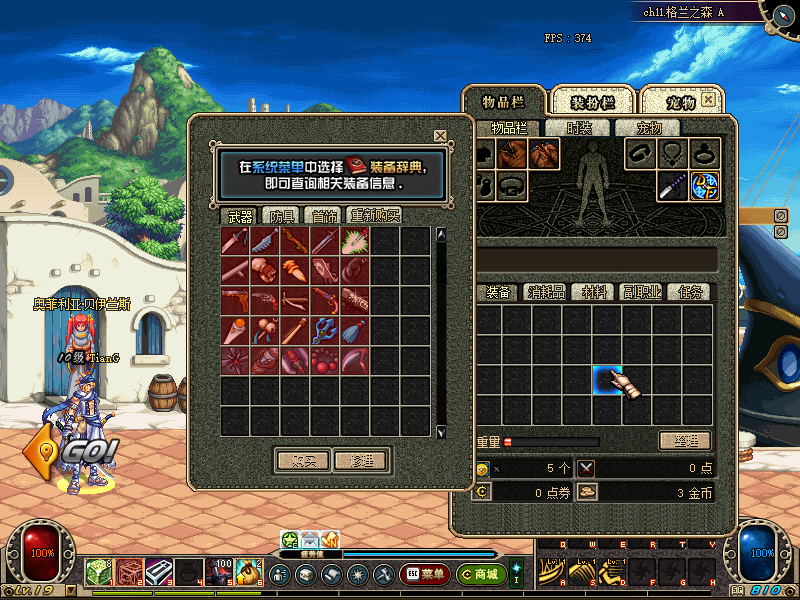Select the 重新购买 buyback tab

tap(374, 215)
